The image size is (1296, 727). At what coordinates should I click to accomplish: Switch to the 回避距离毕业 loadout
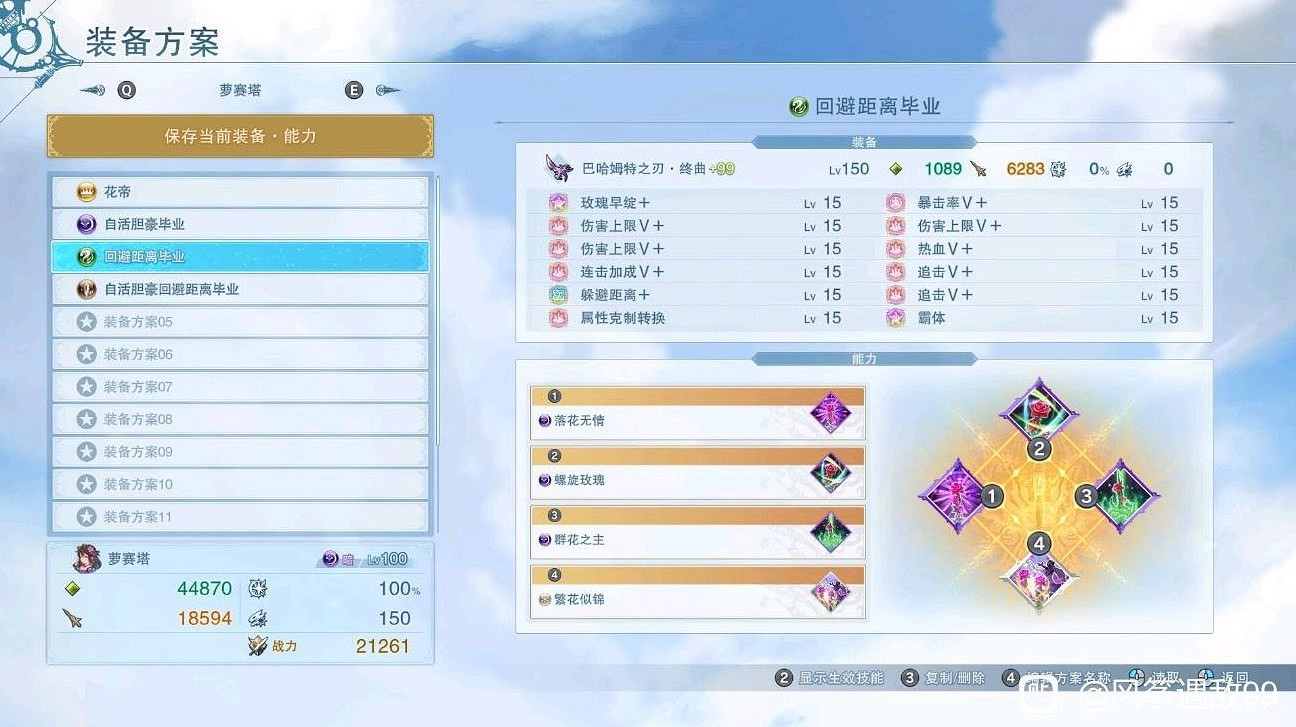pos(240,256)
